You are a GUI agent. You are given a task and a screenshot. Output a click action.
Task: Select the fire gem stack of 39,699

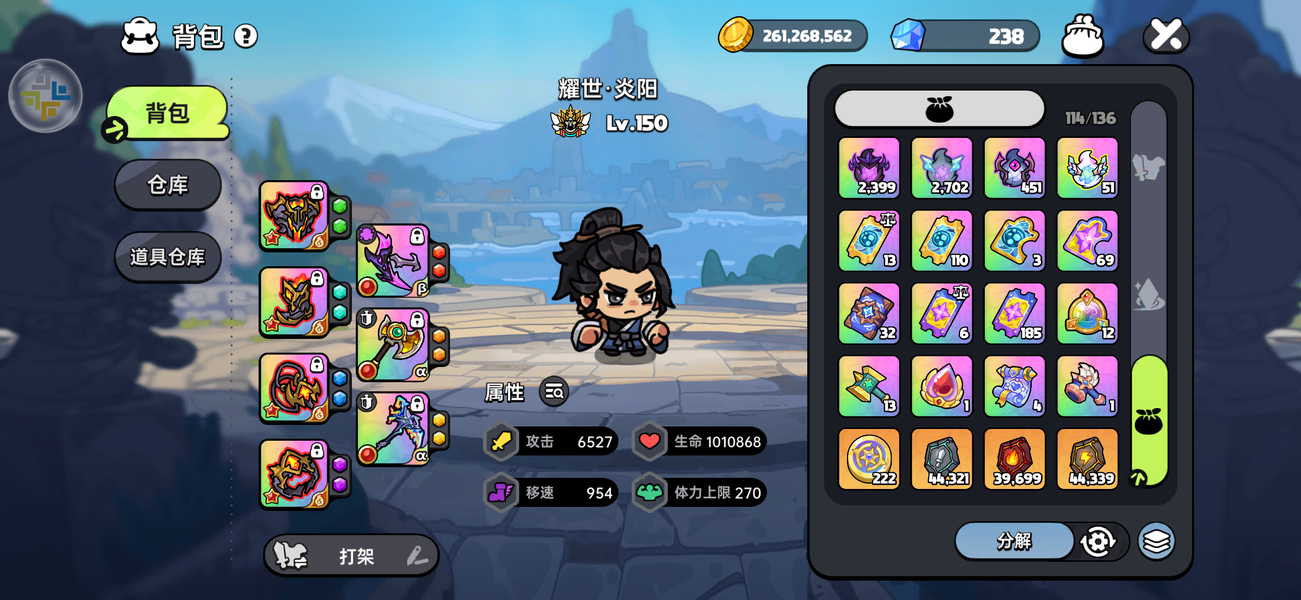point(1014,459)
